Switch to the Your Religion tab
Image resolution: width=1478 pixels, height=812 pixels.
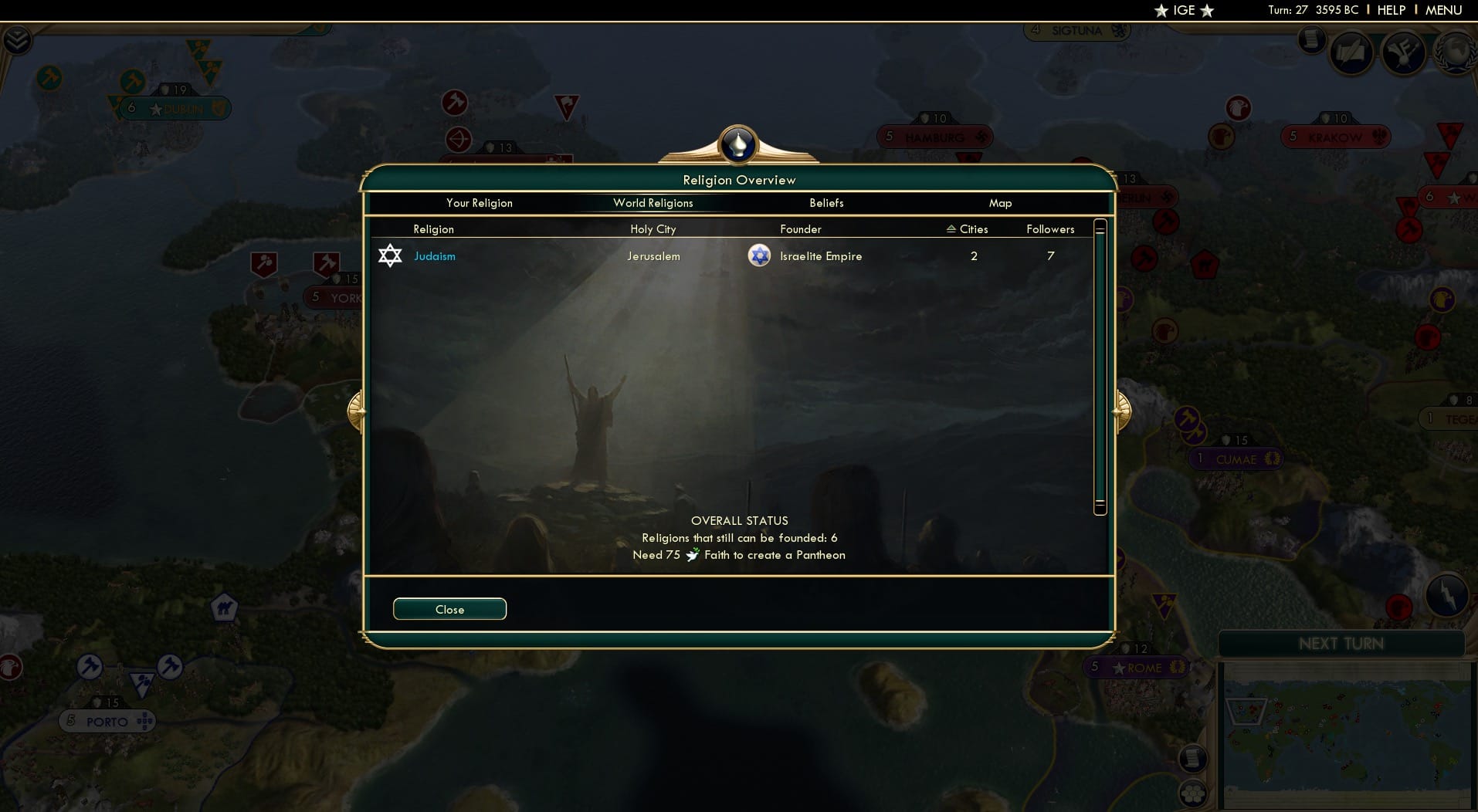479,203
